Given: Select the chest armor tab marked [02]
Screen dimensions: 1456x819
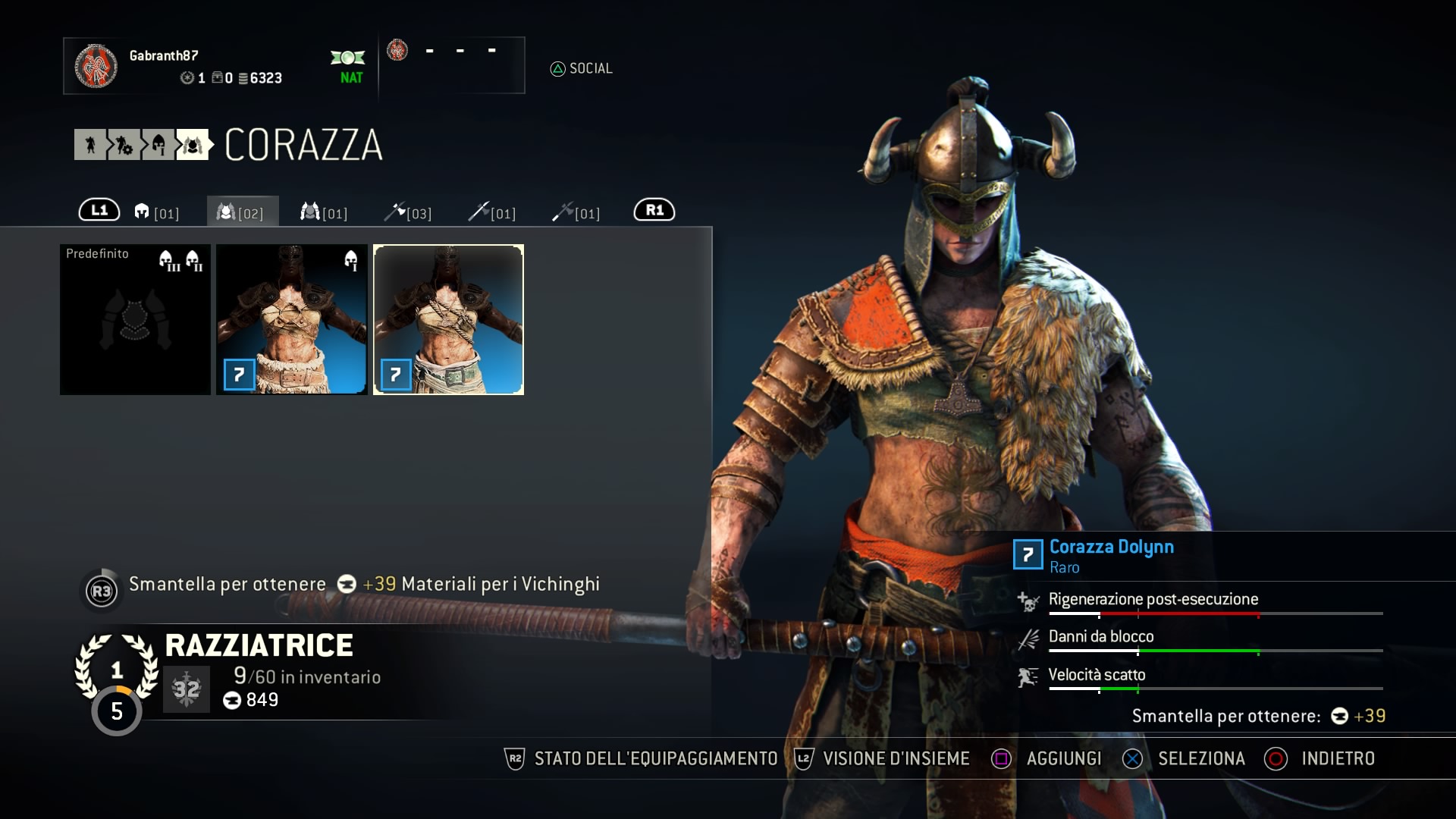Looking at the screenshot, I should pos(242,212).
